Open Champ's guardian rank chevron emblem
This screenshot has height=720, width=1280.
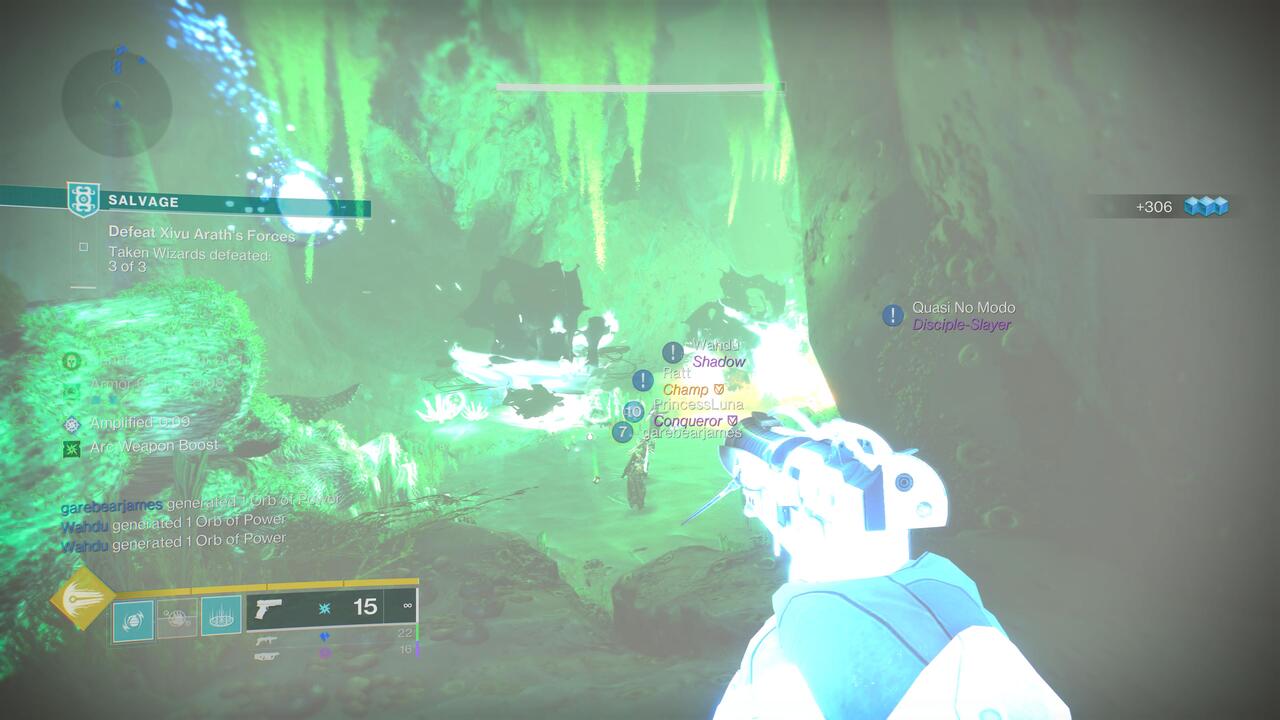tap(718, 387)
